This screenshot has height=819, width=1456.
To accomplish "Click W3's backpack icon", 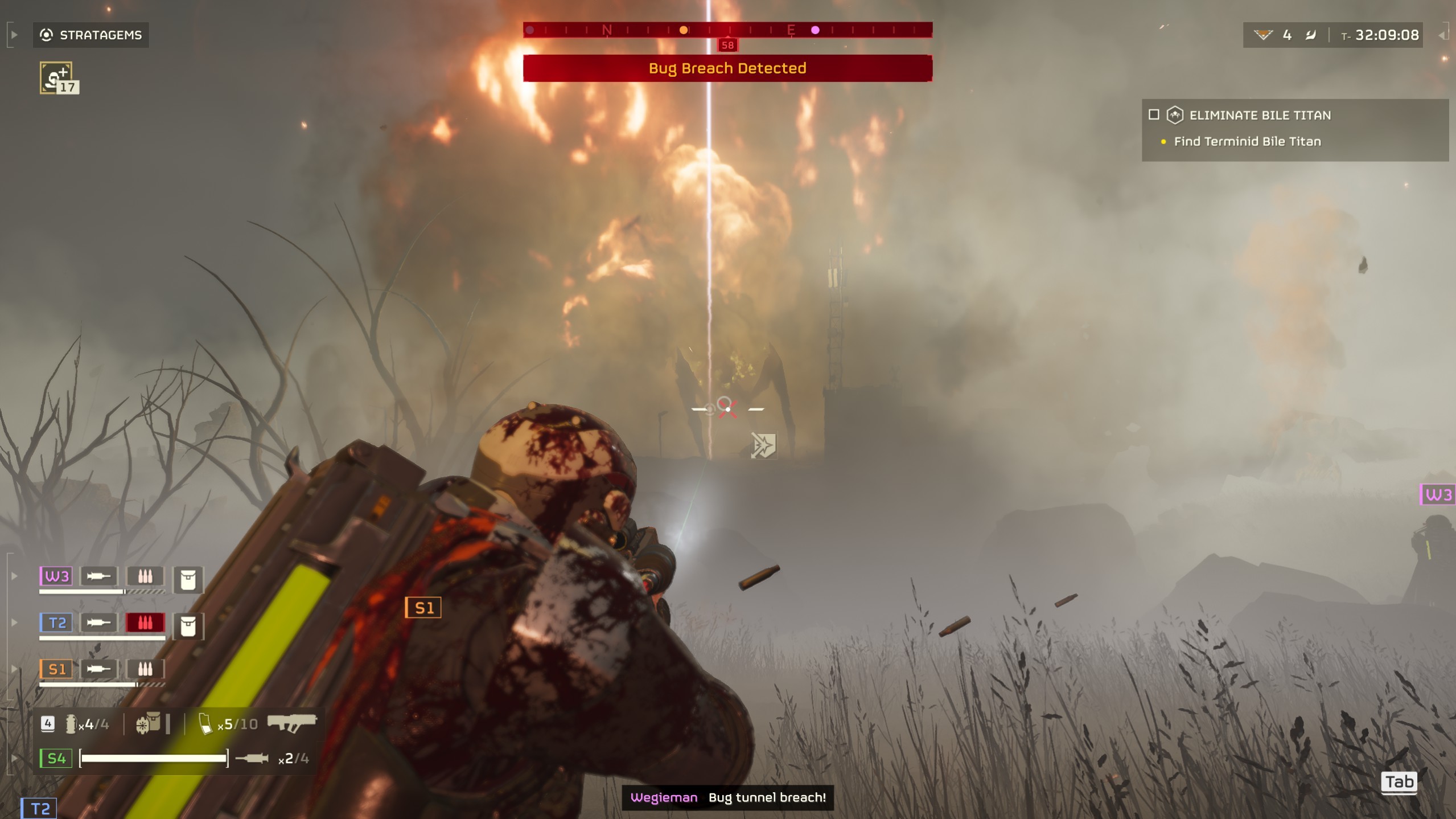I will 188,580.
